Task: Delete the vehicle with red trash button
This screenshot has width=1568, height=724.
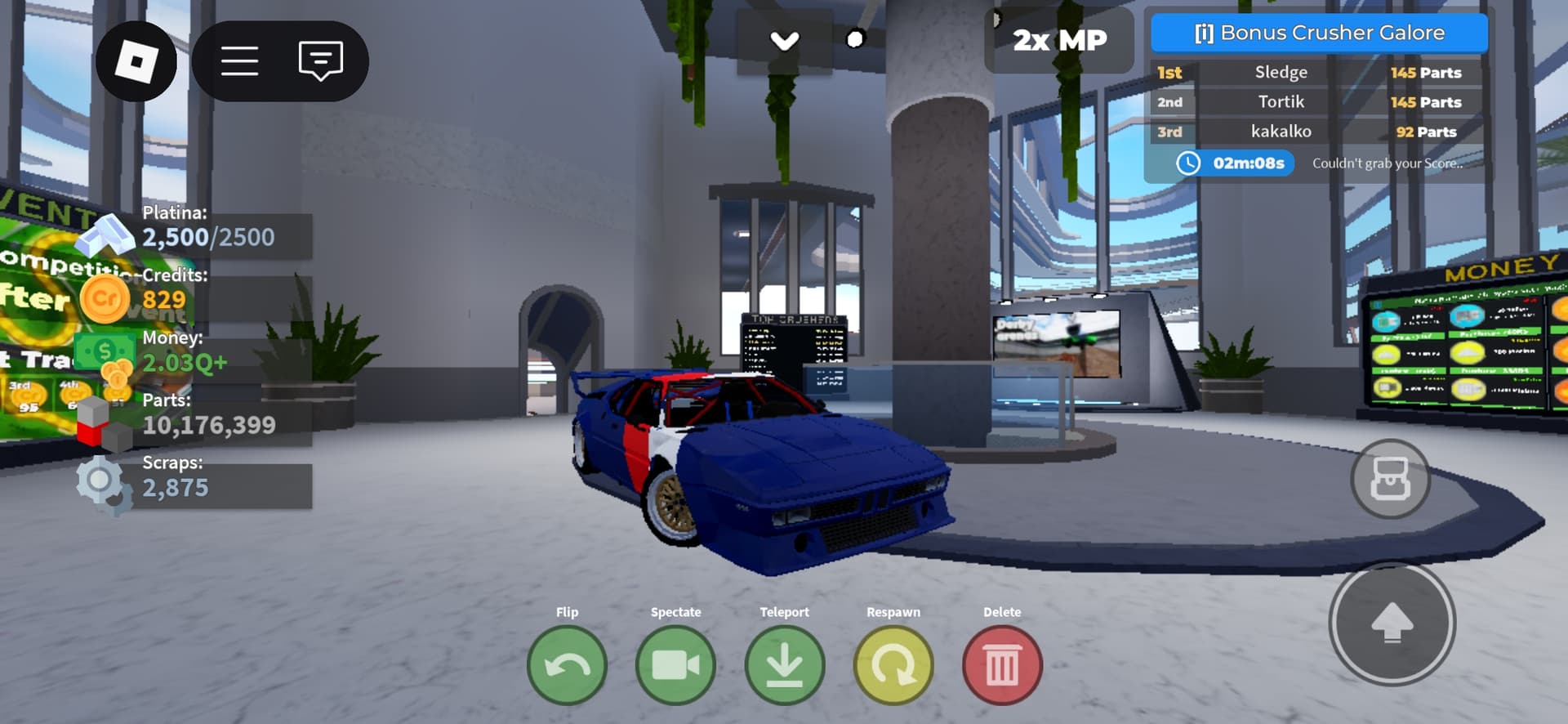Action: [1002, 665]
